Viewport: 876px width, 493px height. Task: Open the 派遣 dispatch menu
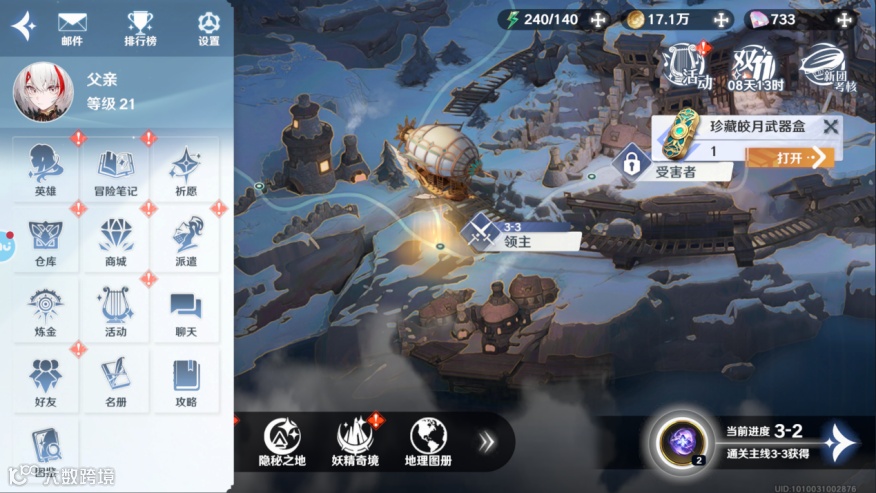tap(186, 240)
